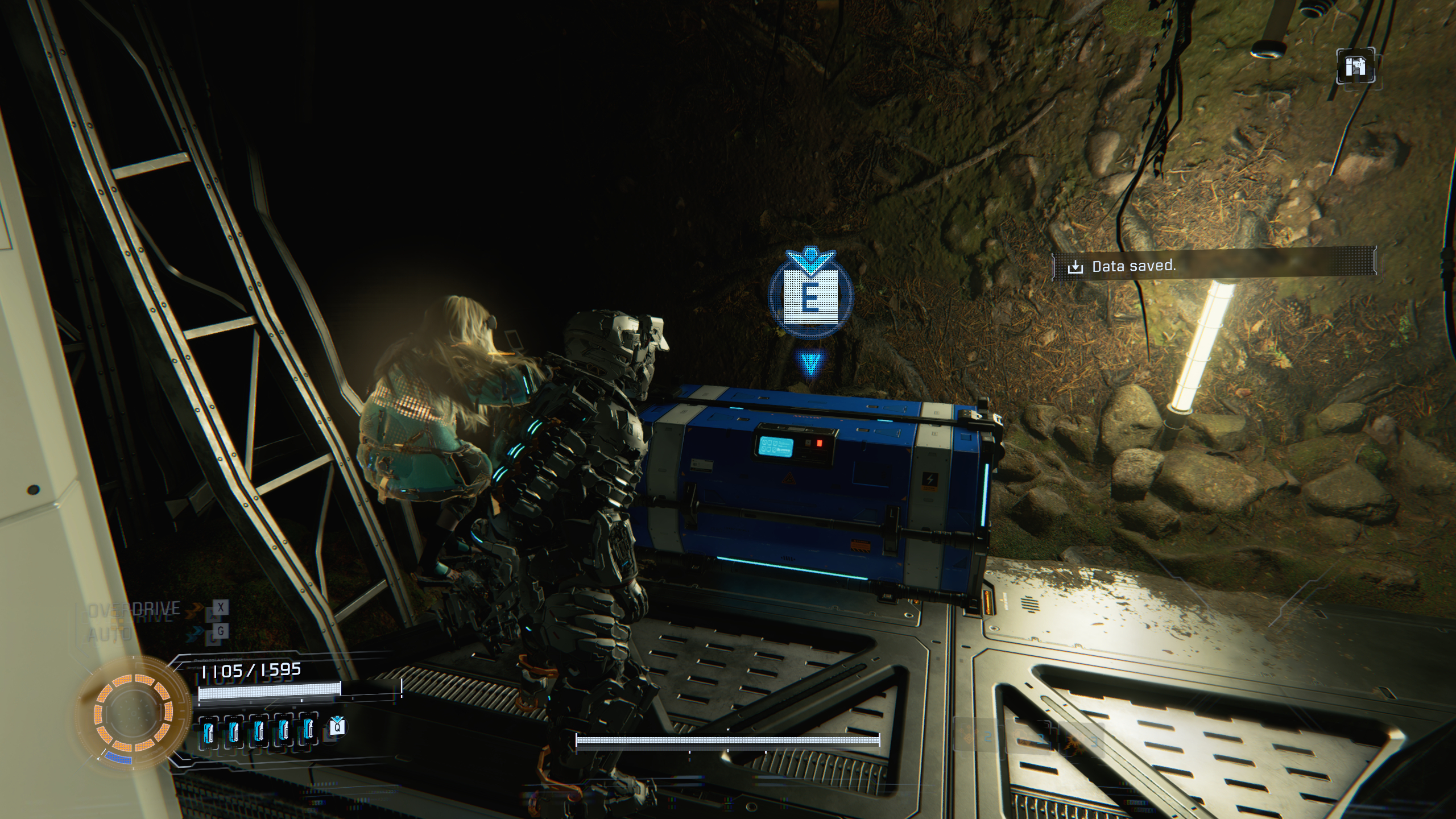The image size is (1456, 819).
Task: Click the 1105/1595 health readout
Action: [x=251, y=671]
